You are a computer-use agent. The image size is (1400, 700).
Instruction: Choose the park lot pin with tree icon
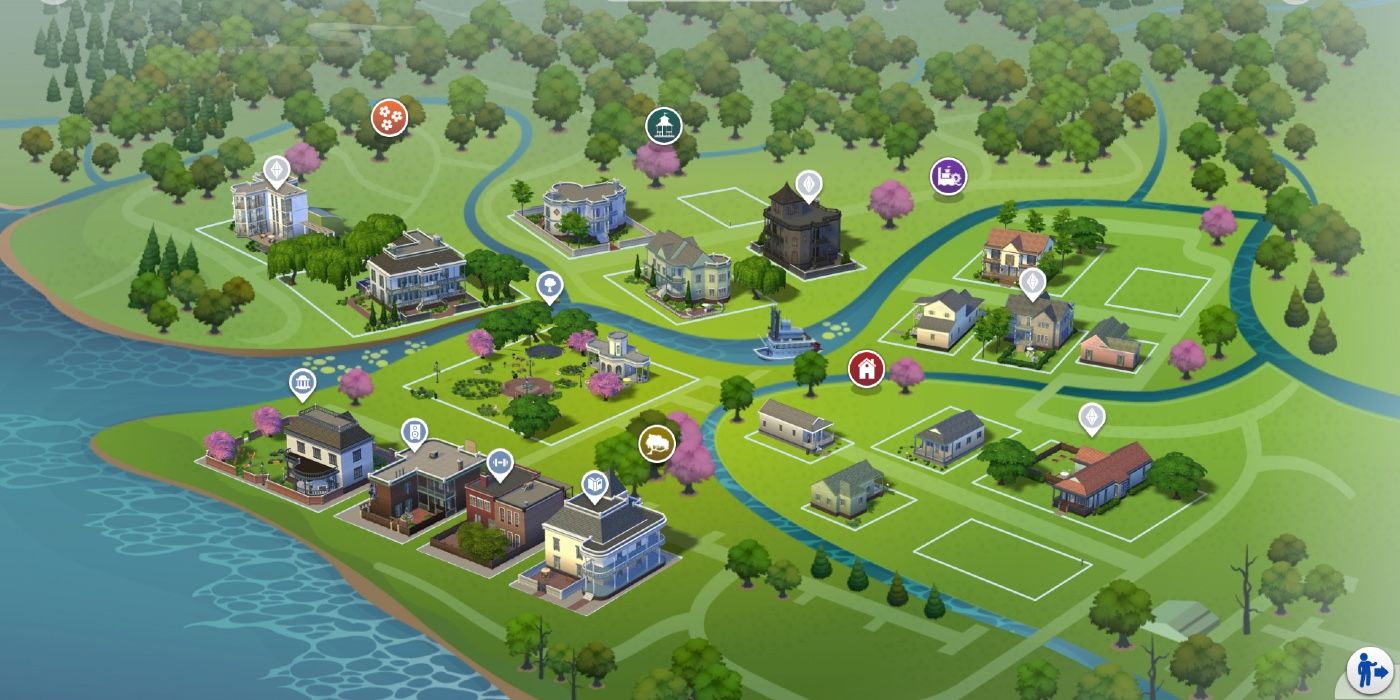(x=549, y=286)
